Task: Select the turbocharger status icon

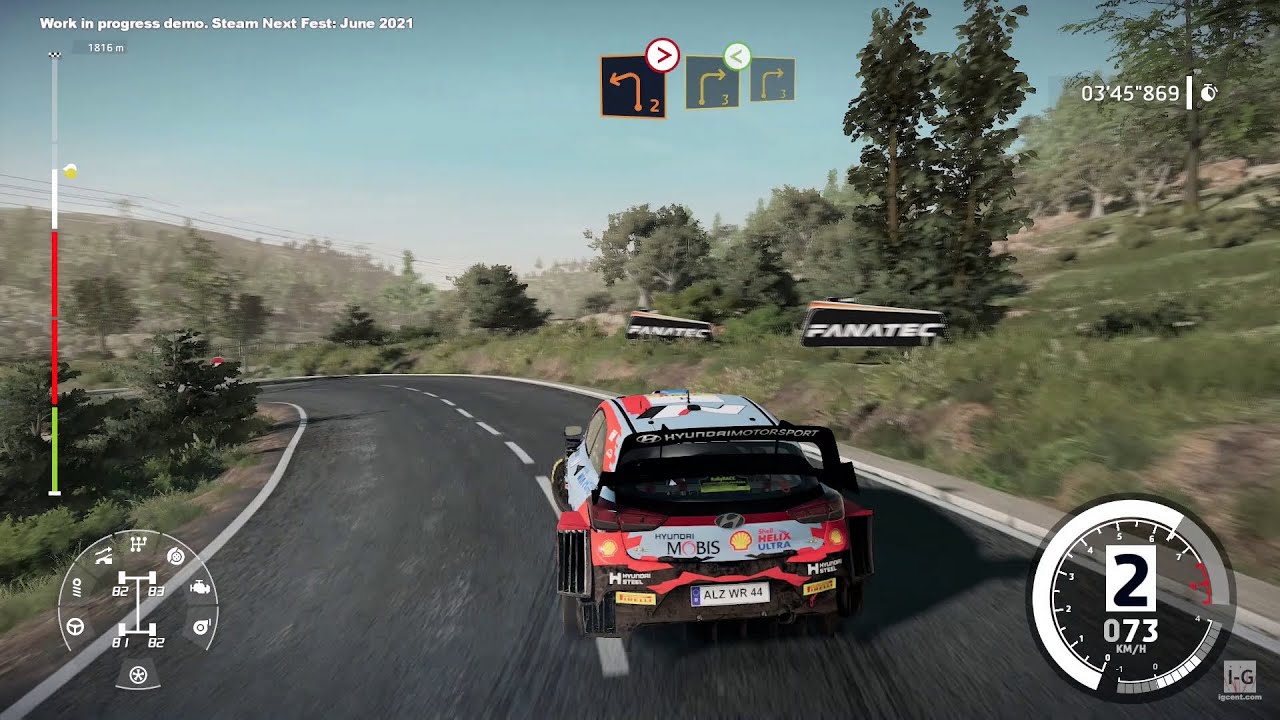Action: coord(201,626)
